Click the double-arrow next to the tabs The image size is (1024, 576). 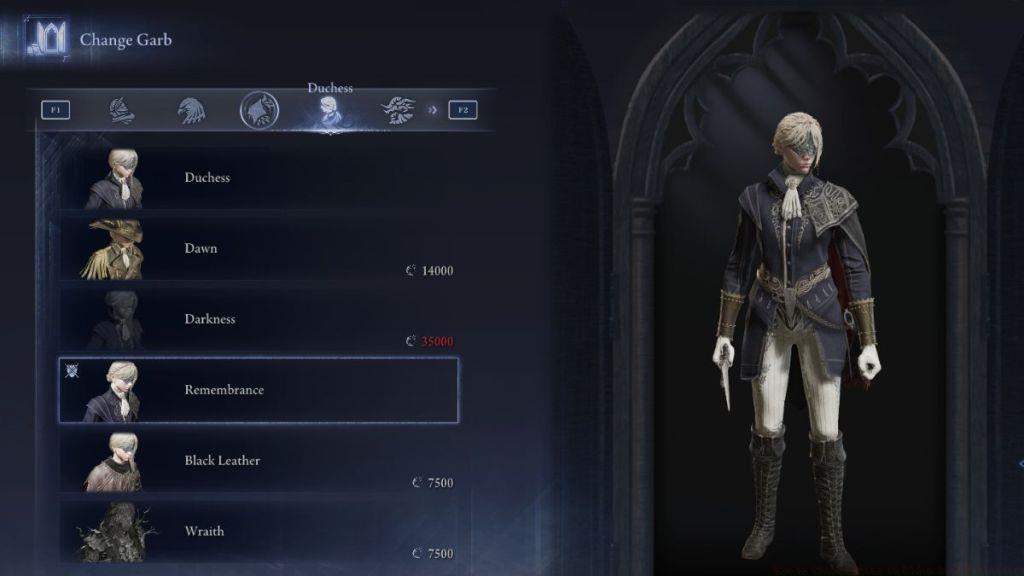click(x=433, y=110)
